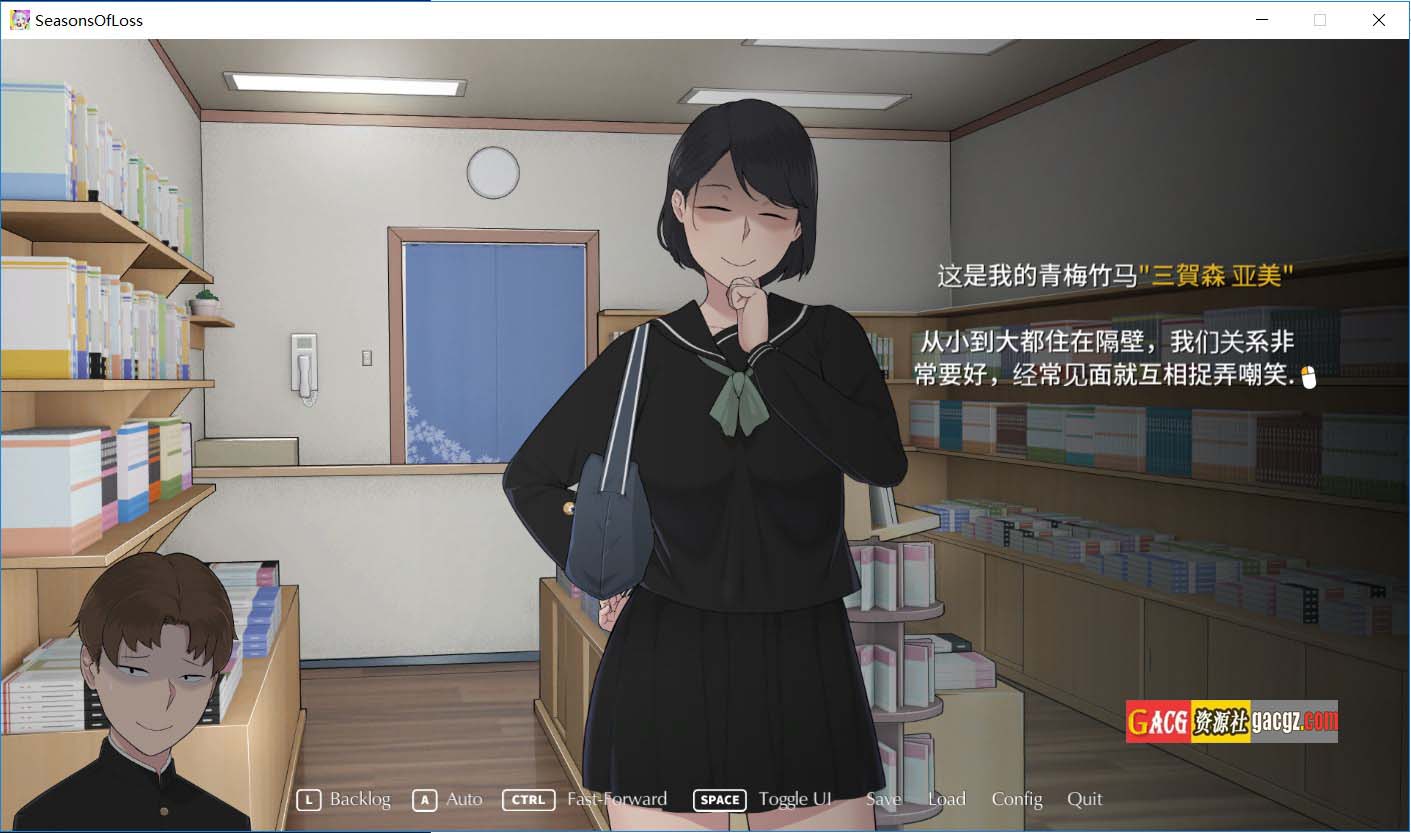
Task: Minimize the game window
Action: tap(1262, 20)
